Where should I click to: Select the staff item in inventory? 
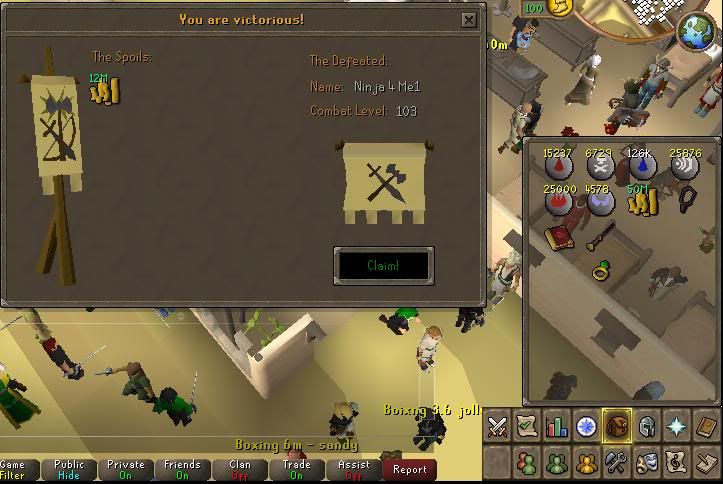599,237
